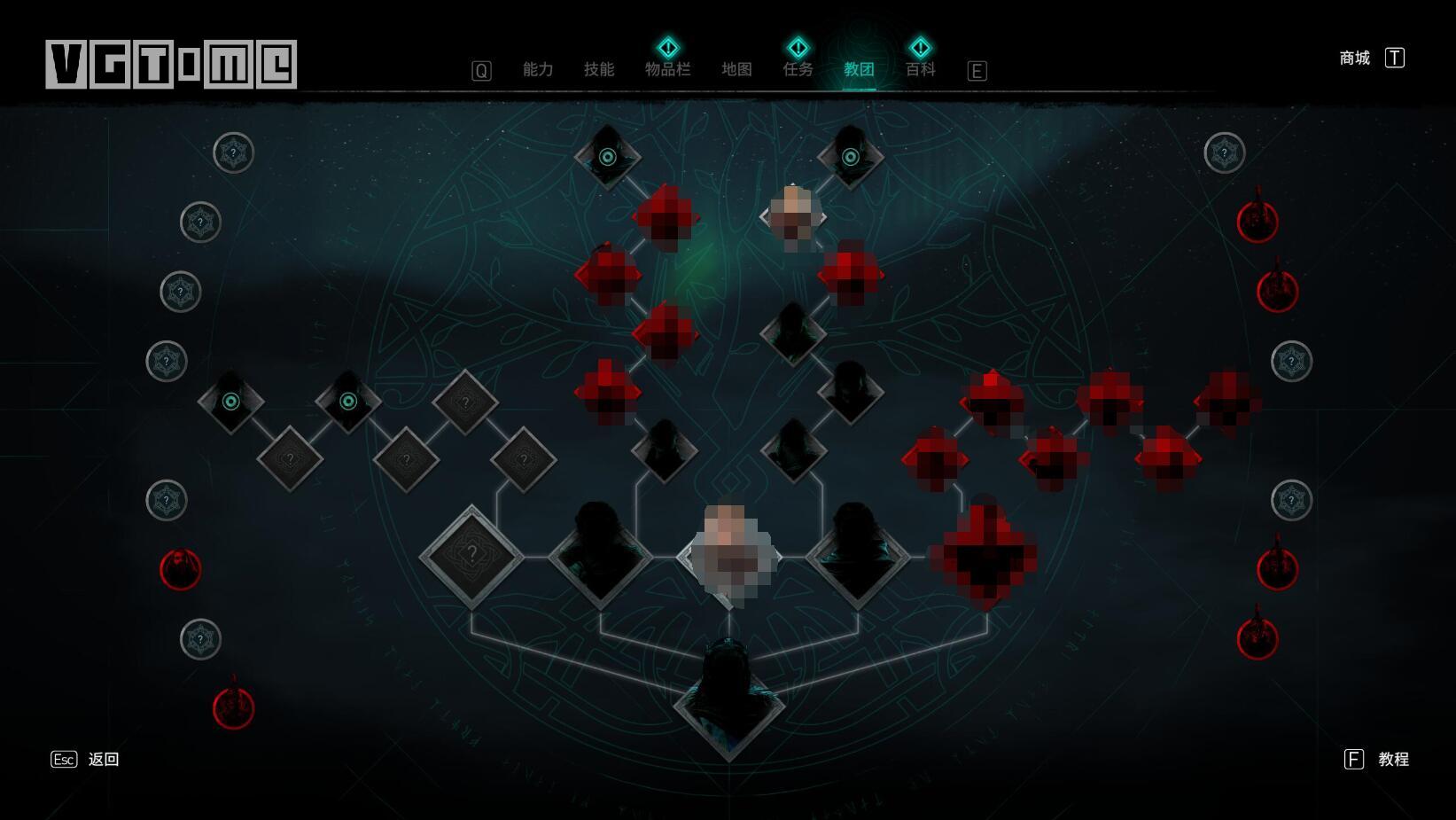Select the highlighted 教团 tab
Screen dimensions: 1456x820
coord(859,69)
